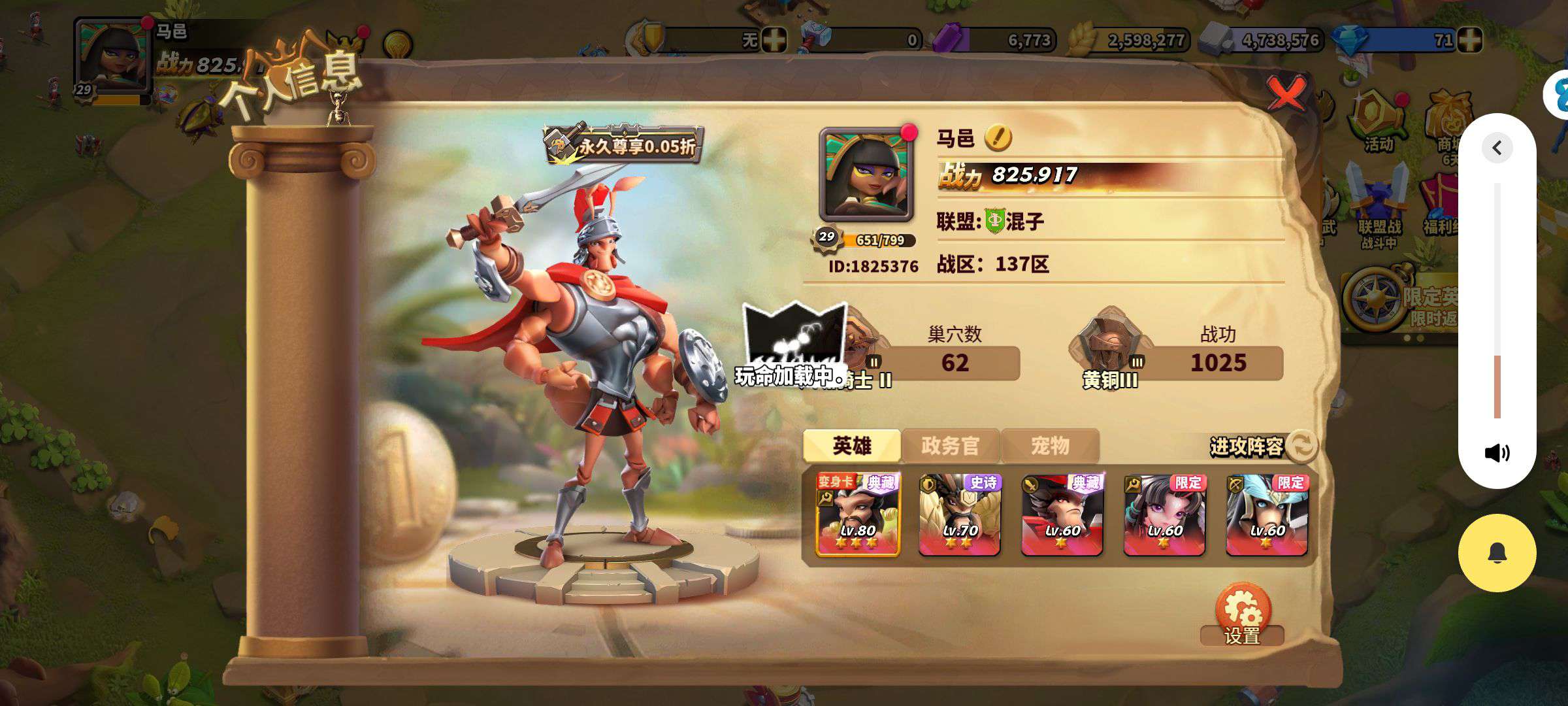Click the player avatar portrait in panel

coord(866,173)
